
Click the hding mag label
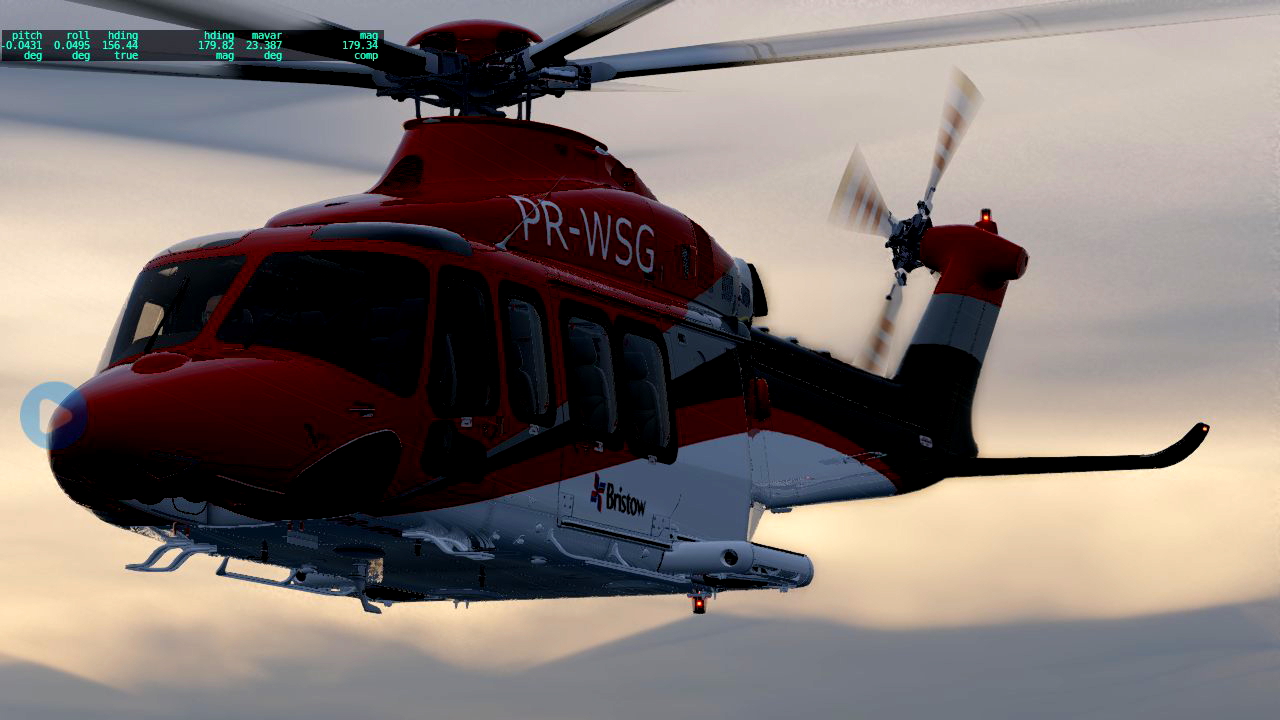pos(220,34)
